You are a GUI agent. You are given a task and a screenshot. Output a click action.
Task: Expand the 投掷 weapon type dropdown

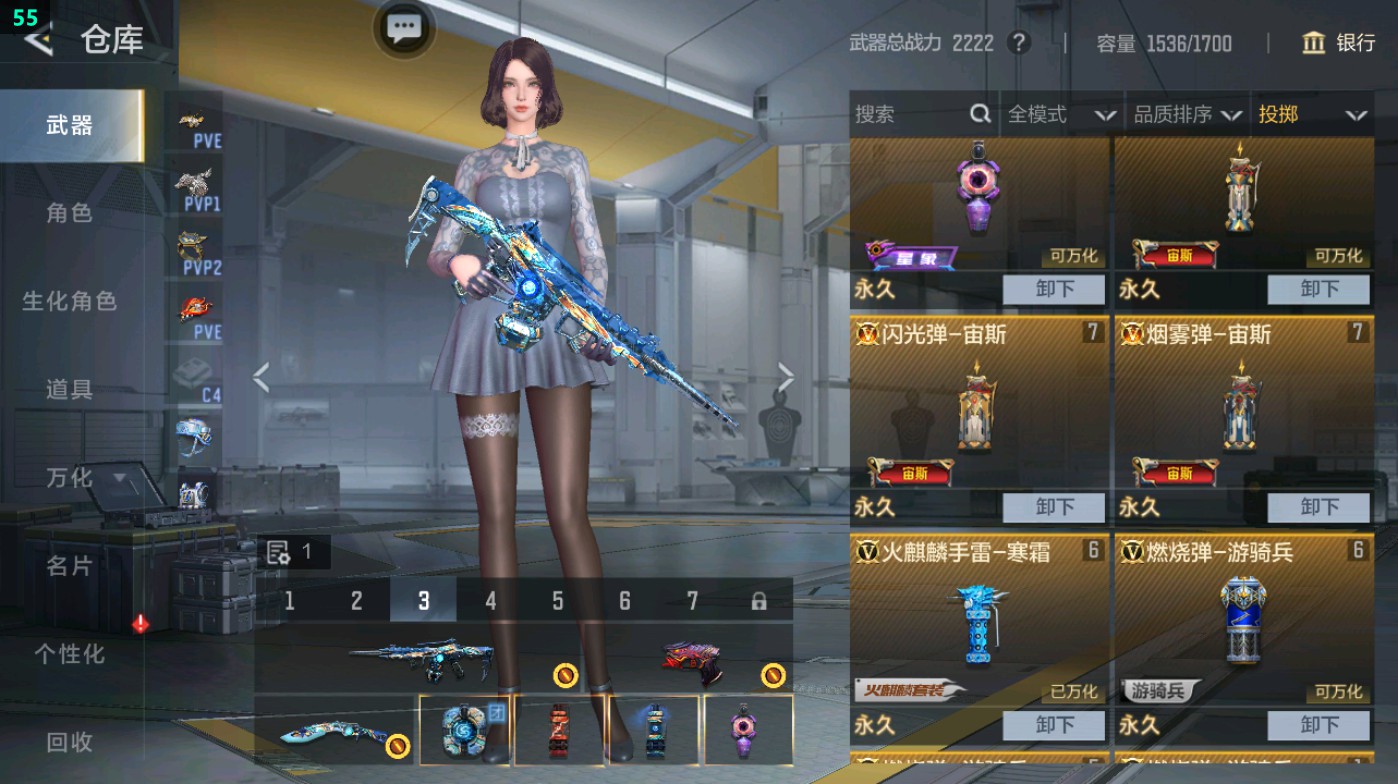coord(1312,115)
